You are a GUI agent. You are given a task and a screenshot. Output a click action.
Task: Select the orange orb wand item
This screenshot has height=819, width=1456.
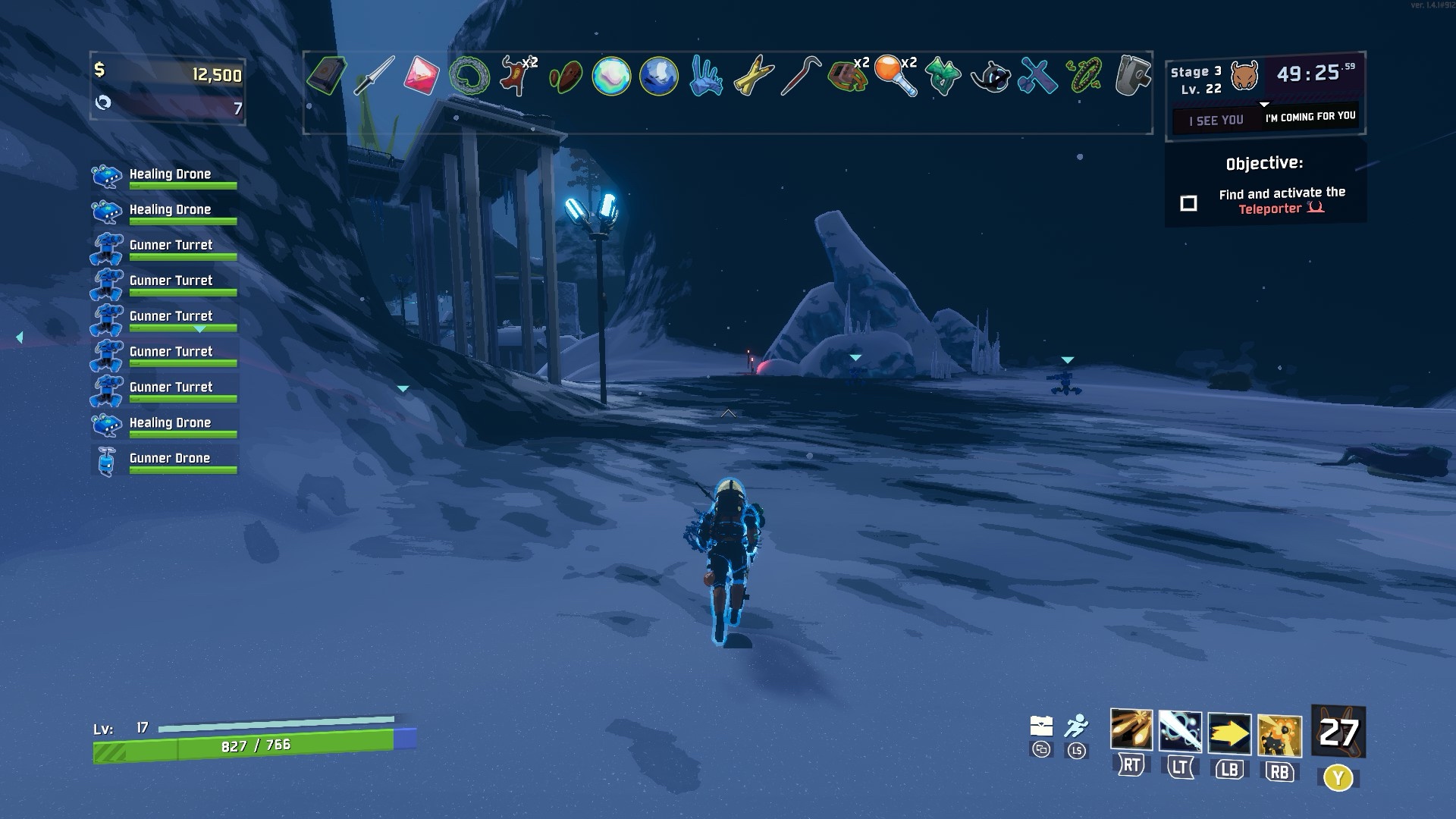coord(895,76)
